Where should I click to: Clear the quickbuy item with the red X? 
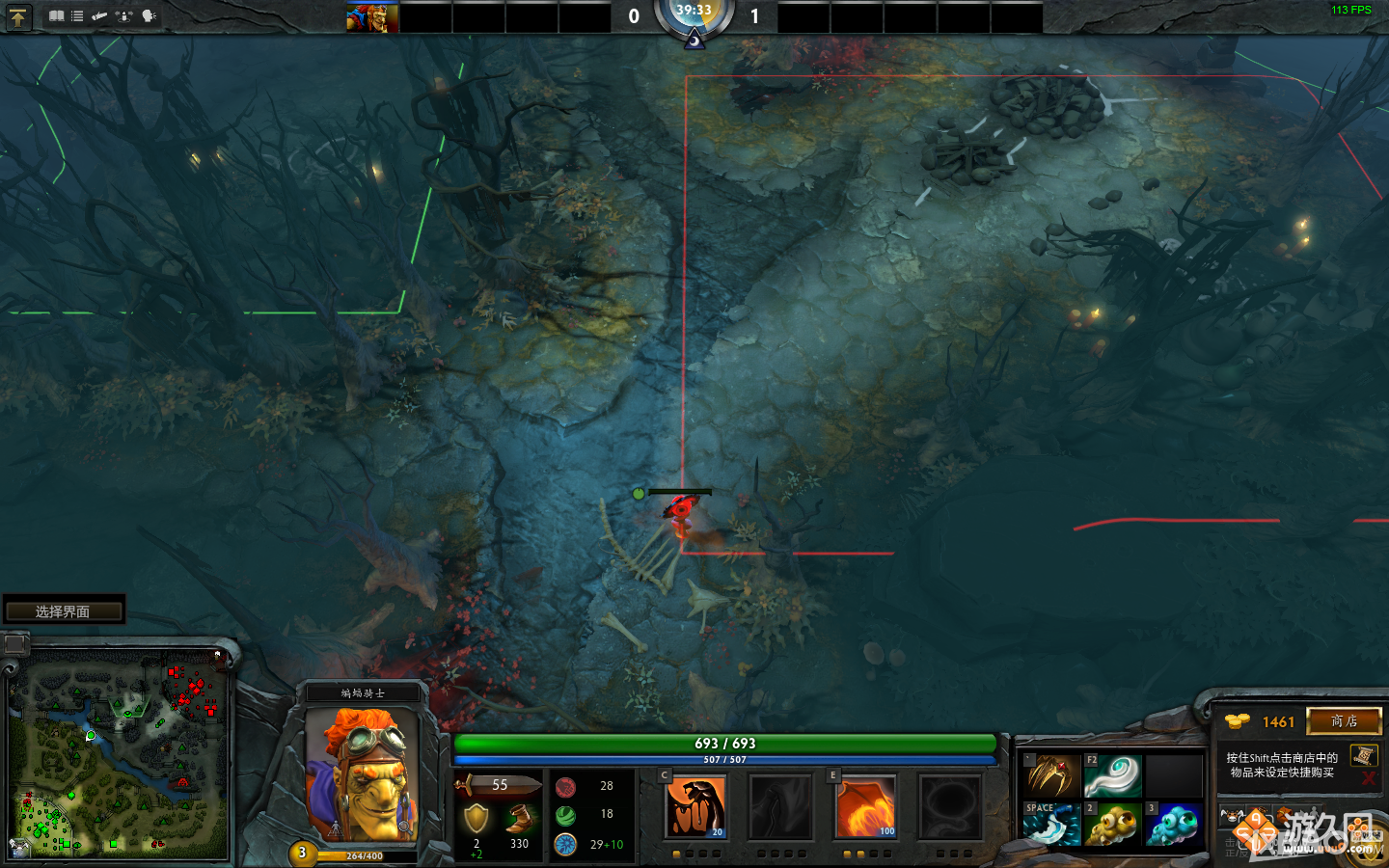1368,778
